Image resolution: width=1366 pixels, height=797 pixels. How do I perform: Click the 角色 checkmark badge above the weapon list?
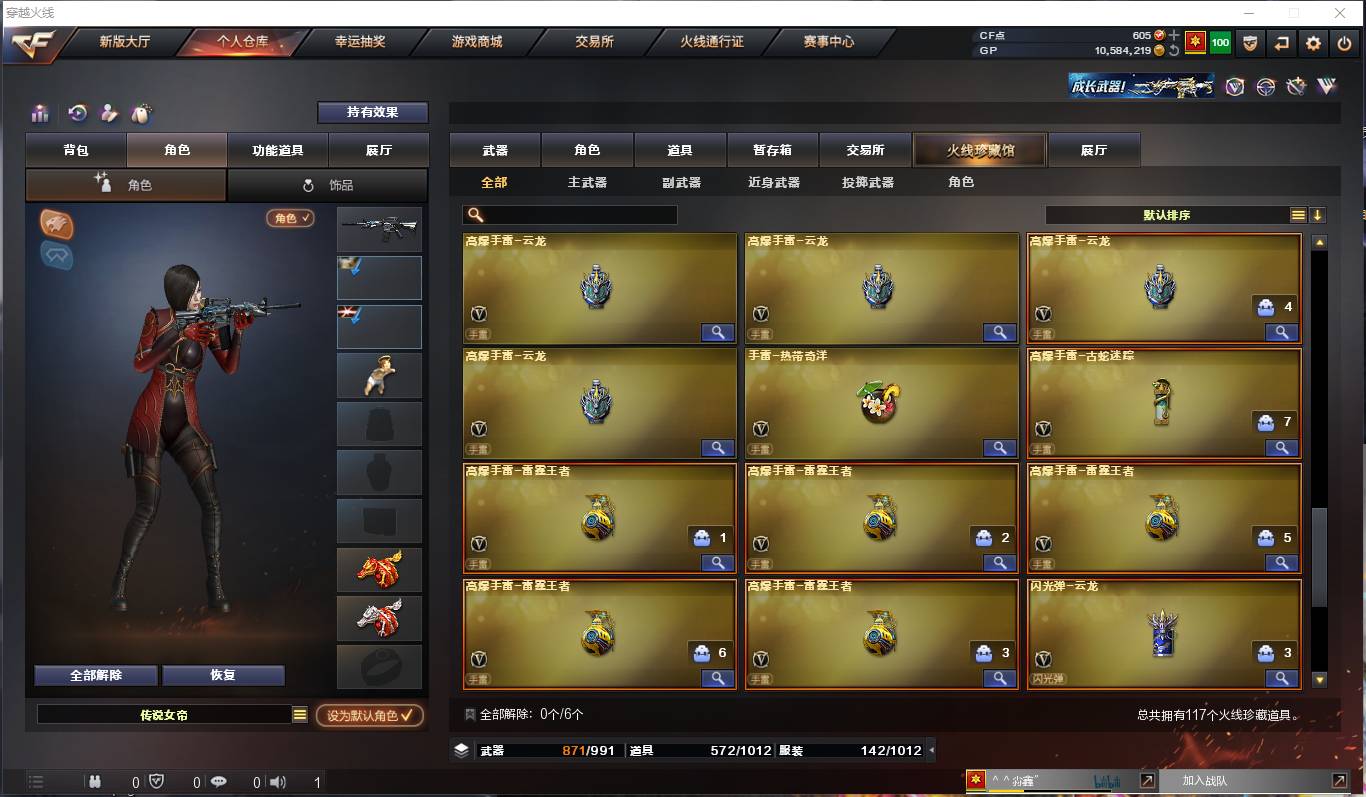pos(290,217)
